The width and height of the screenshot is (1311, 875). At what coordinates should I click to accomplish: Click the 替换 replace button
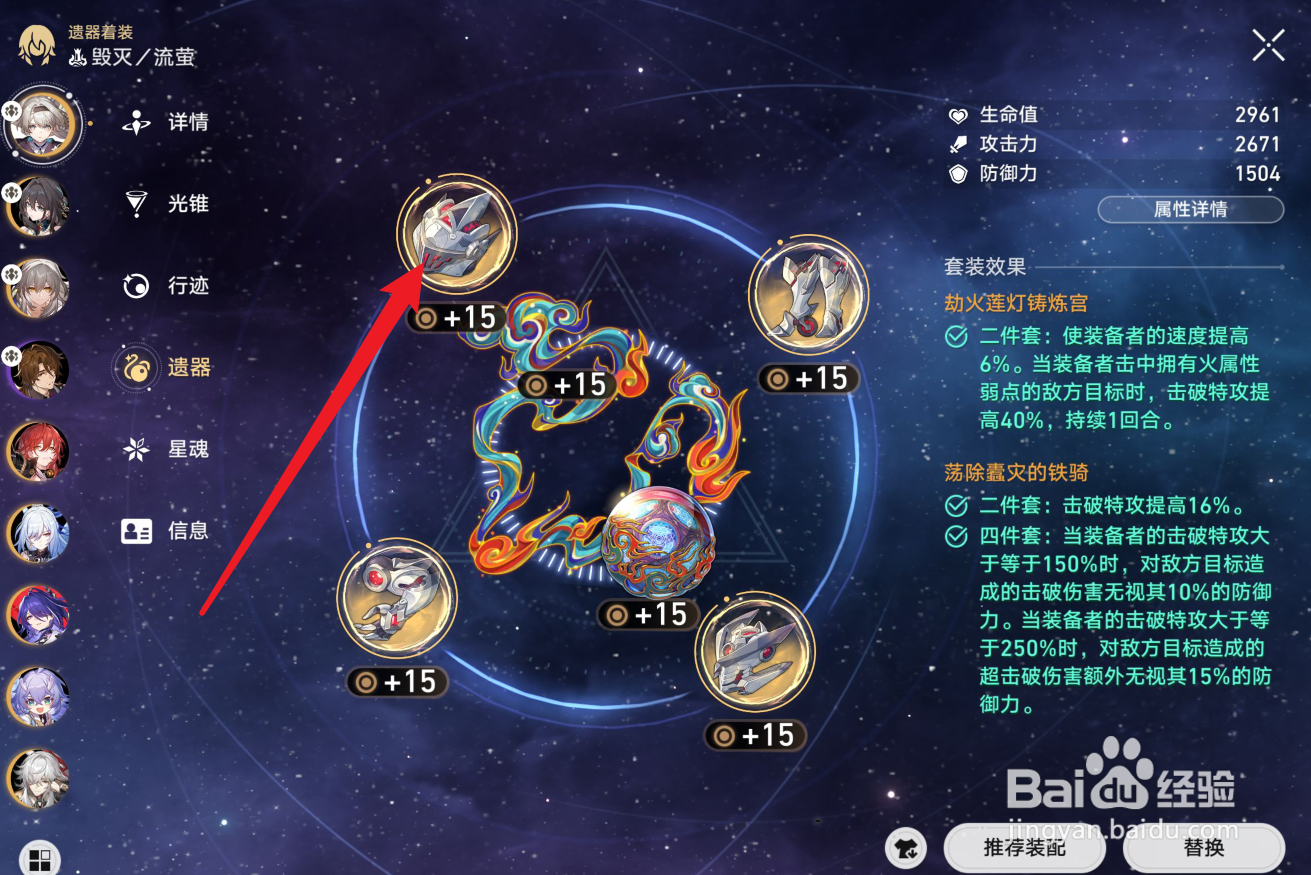pyautogui.click(x=1204, y=848)
